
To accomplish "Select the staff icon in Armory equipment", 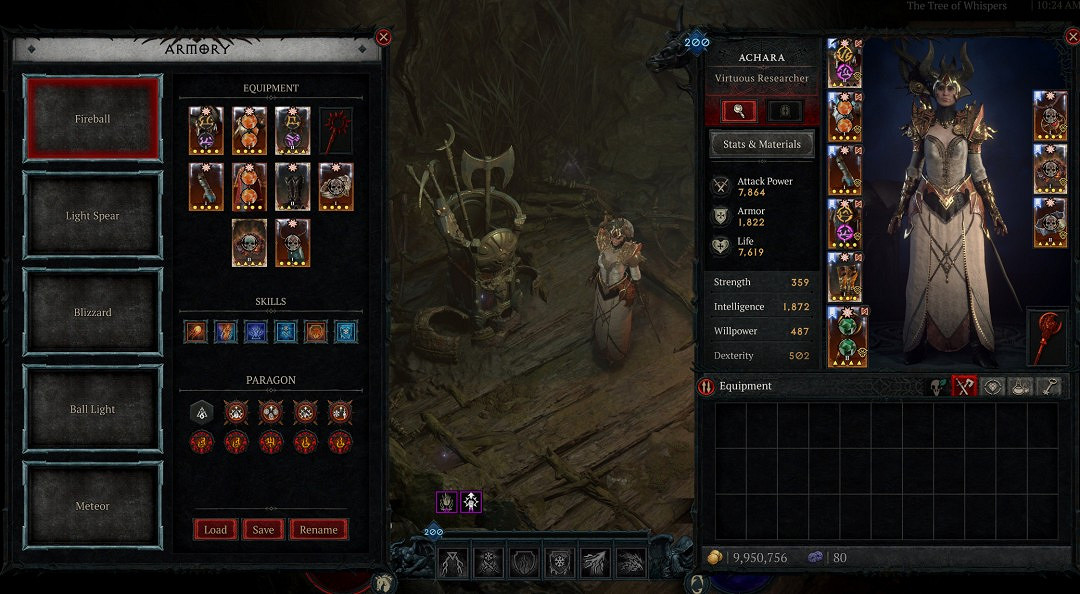I will (x=336, y=131).
